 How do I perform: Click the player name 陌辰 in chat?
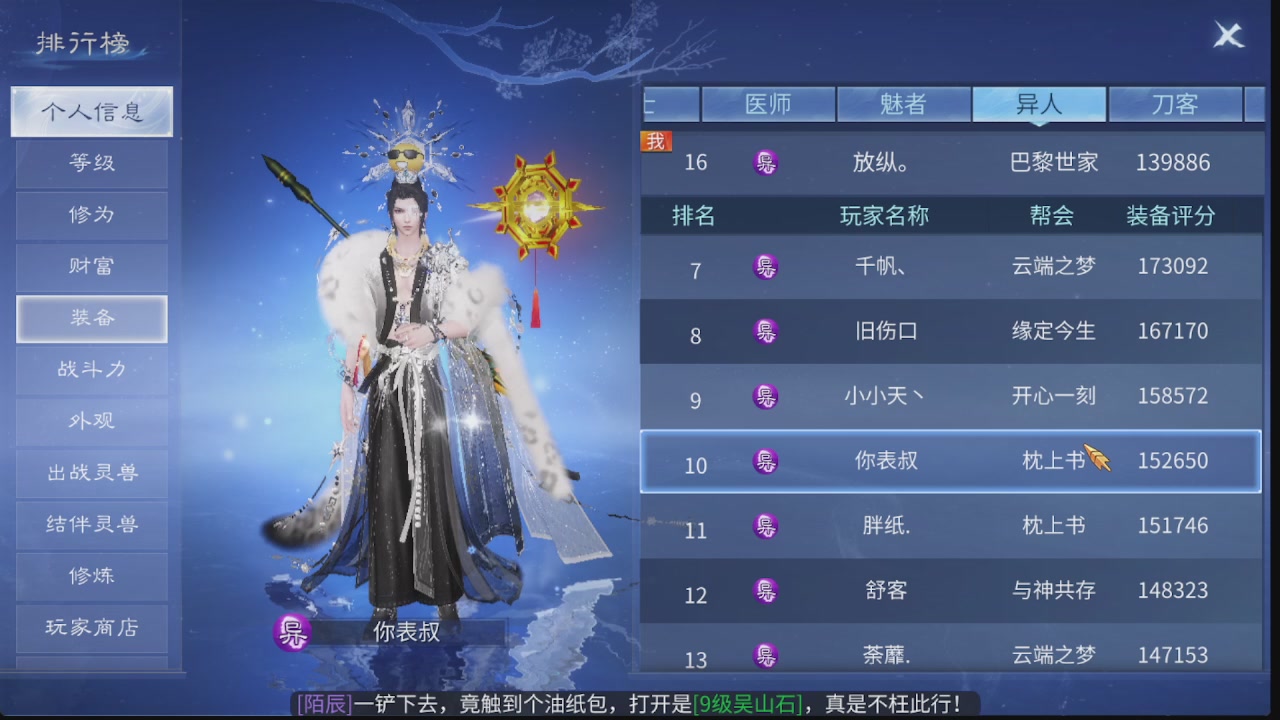pyautogui.click(x=322, y=703)
